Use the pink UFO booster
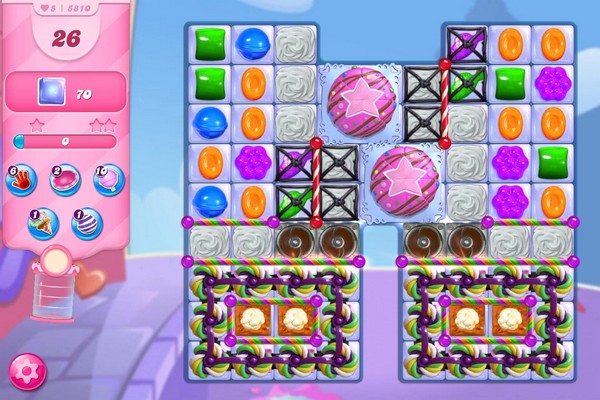Viewport: 600px width, 400px height. tap(65, 179)
